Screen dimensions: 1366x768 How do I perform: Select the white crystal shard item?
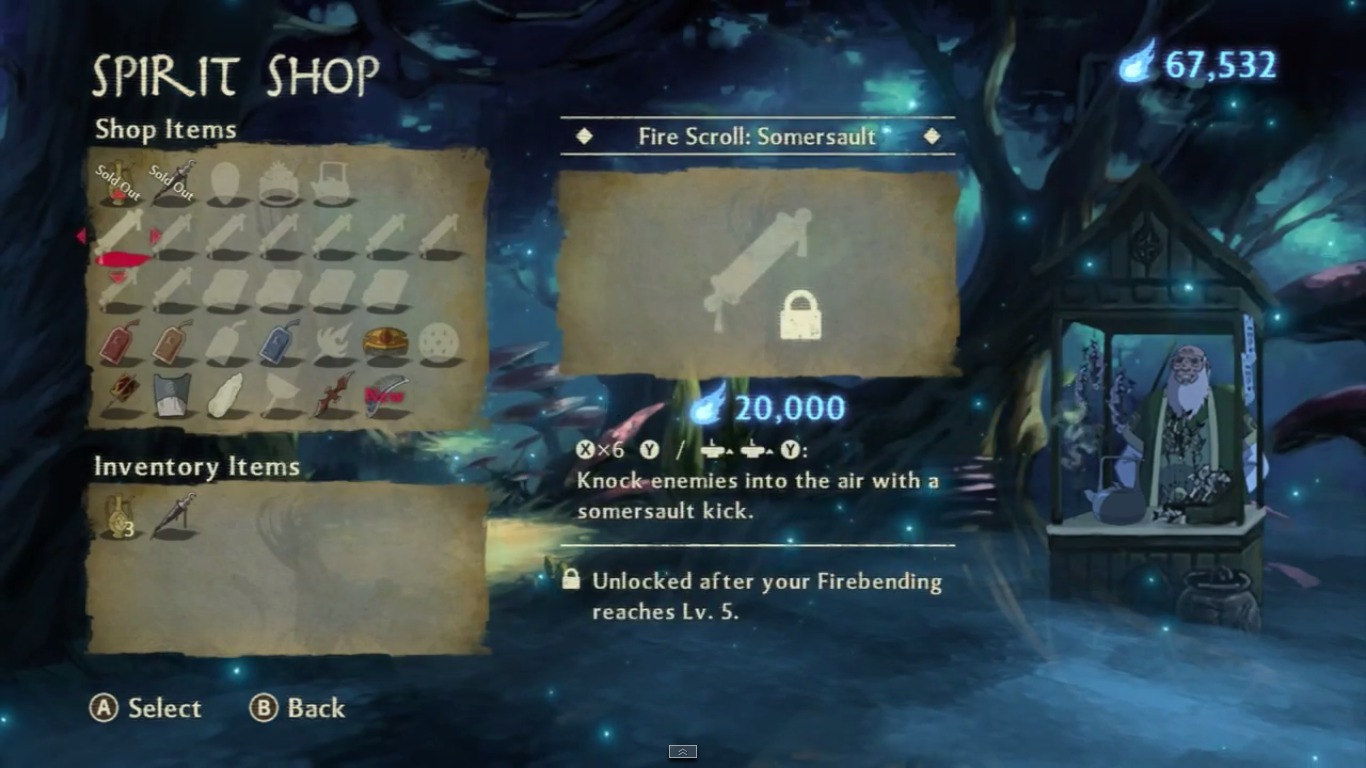pos(226,395)
